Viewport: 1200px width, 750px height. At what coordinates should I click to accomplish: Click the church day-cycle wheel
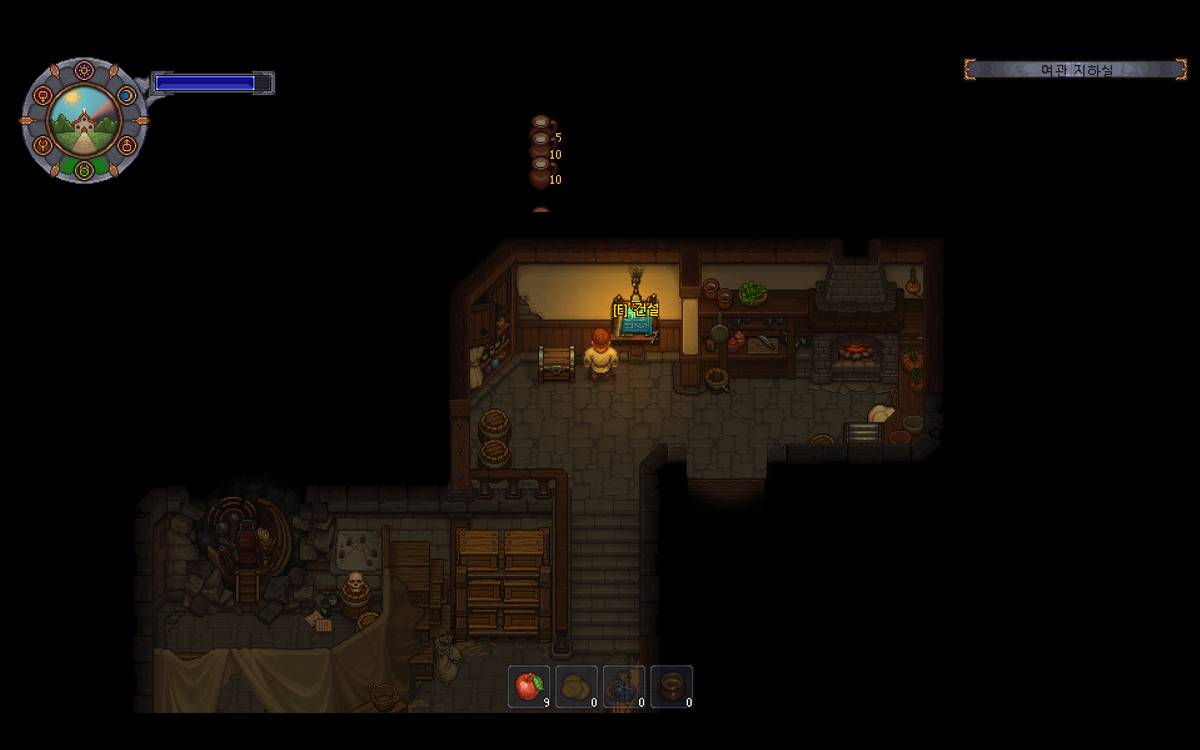(x=85, y=120)
